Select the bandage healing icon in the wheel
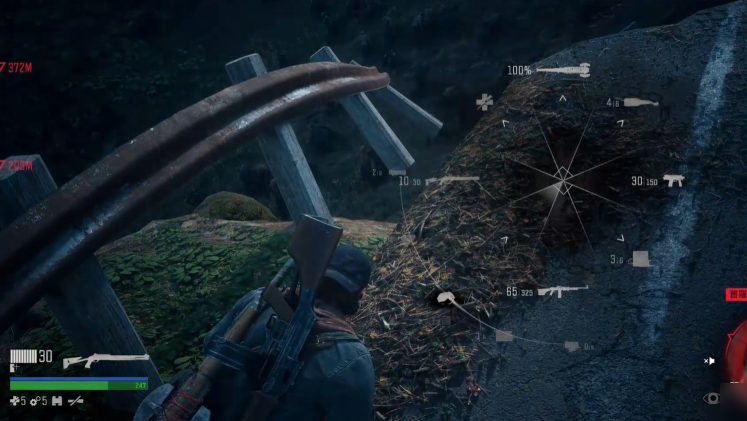The height and width of the screenshot is (421, 747). tap(484, 101)
